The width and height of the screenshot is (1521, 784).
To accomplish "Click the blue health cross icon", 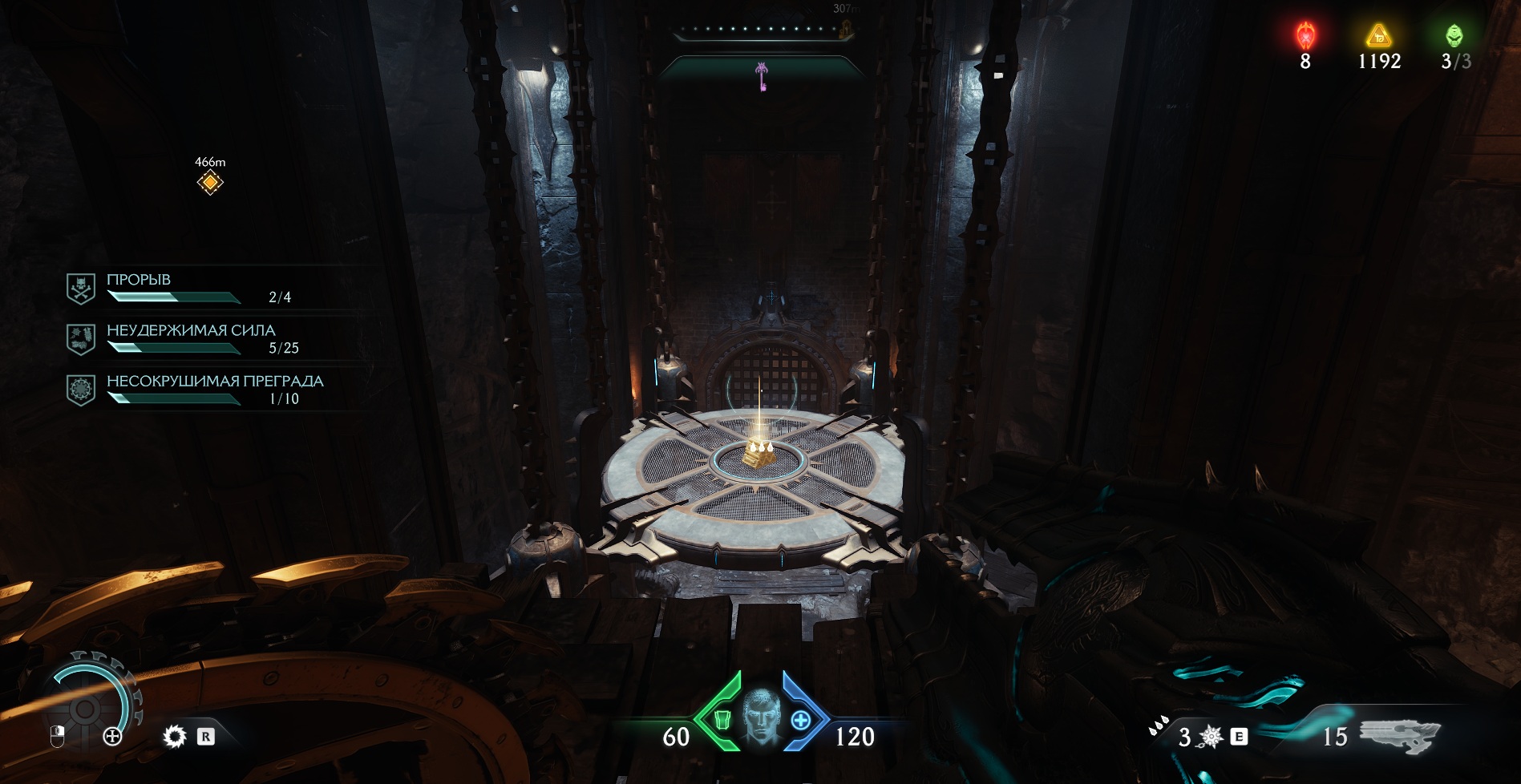I will click(x=800, y=721).
